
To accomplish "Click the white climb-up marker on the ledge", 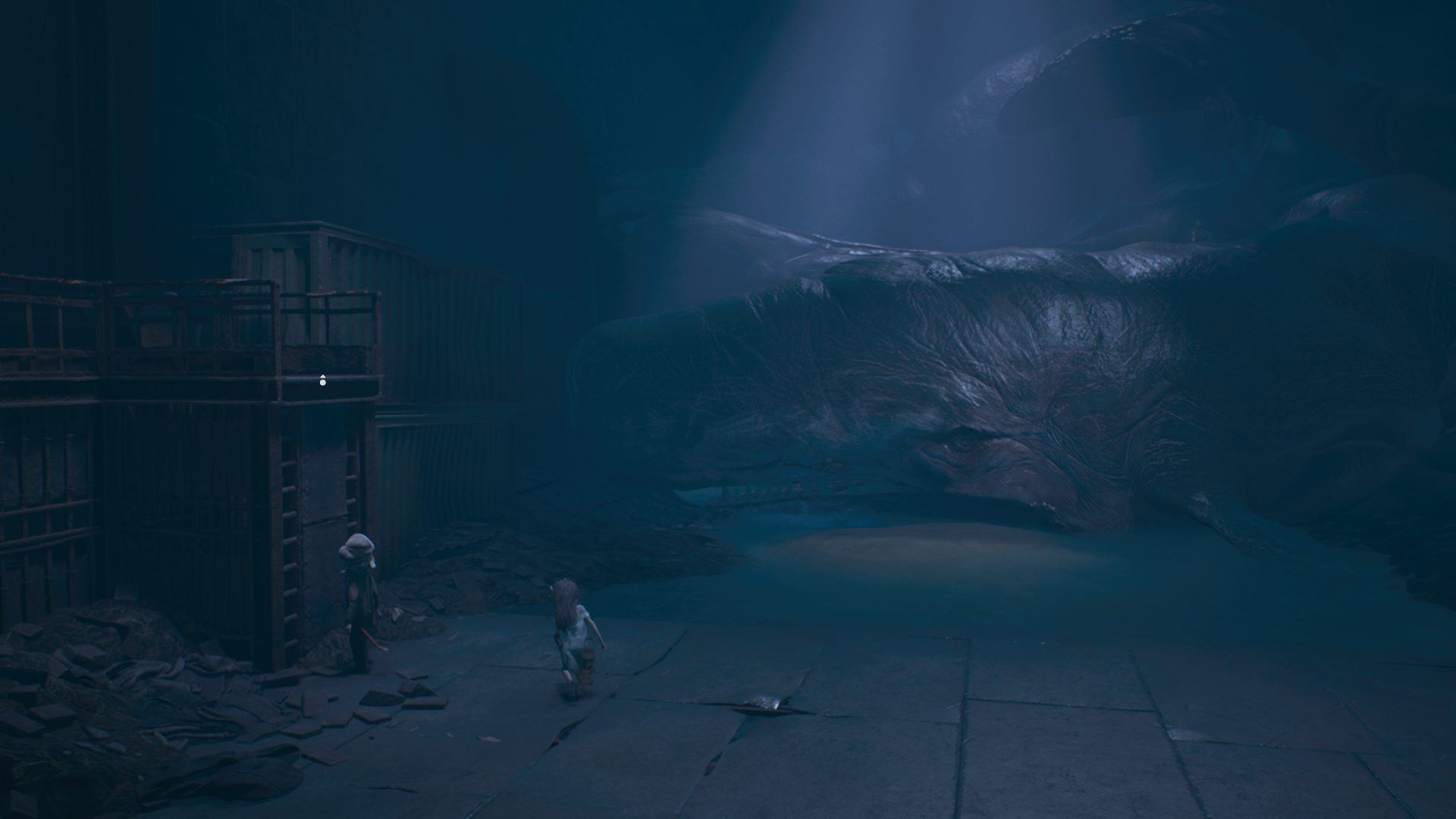I will [323, 381].
